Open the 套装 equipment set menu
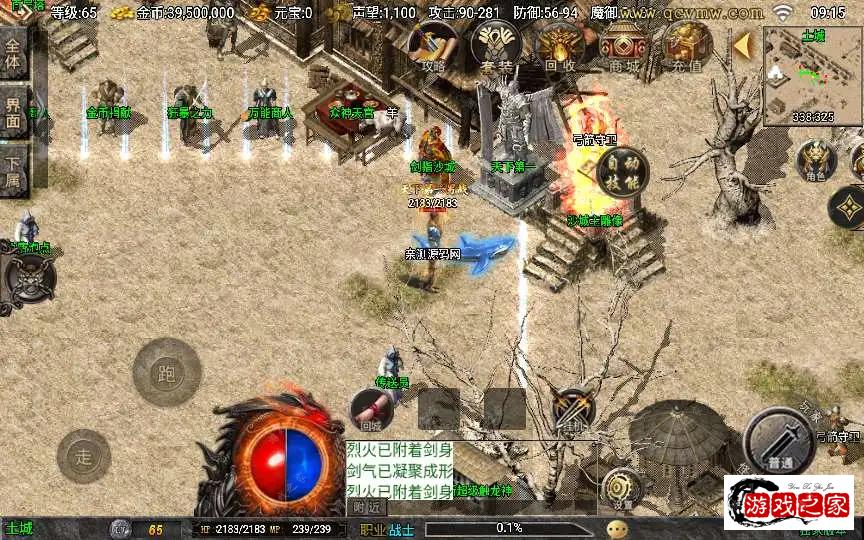 496,46
